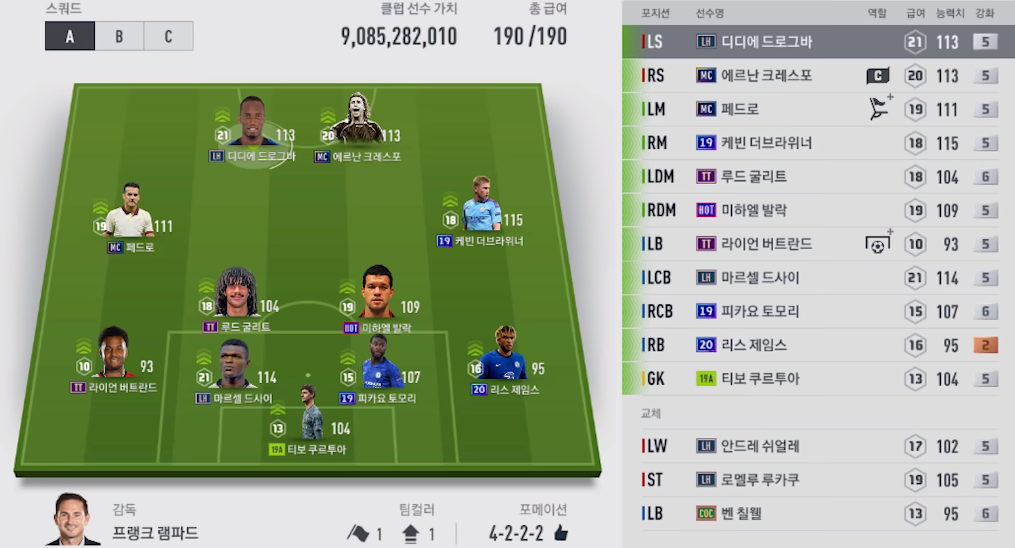Switch to squad tab B
The height and width of the screenshot is (548, 1015).
tap(119, 37)
